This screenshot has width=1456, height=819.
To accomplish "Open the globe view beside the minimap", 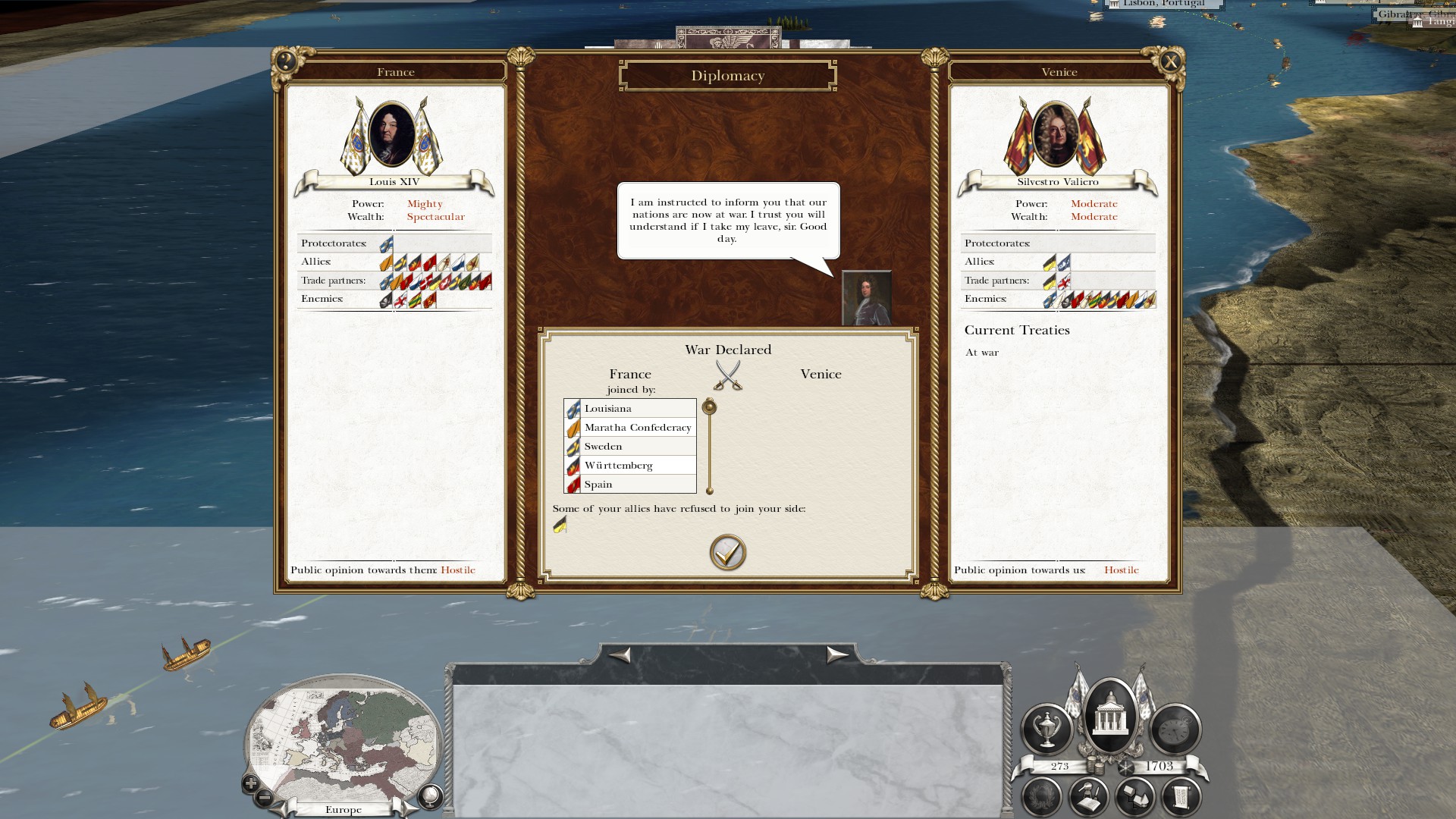I will click(430, 795).
